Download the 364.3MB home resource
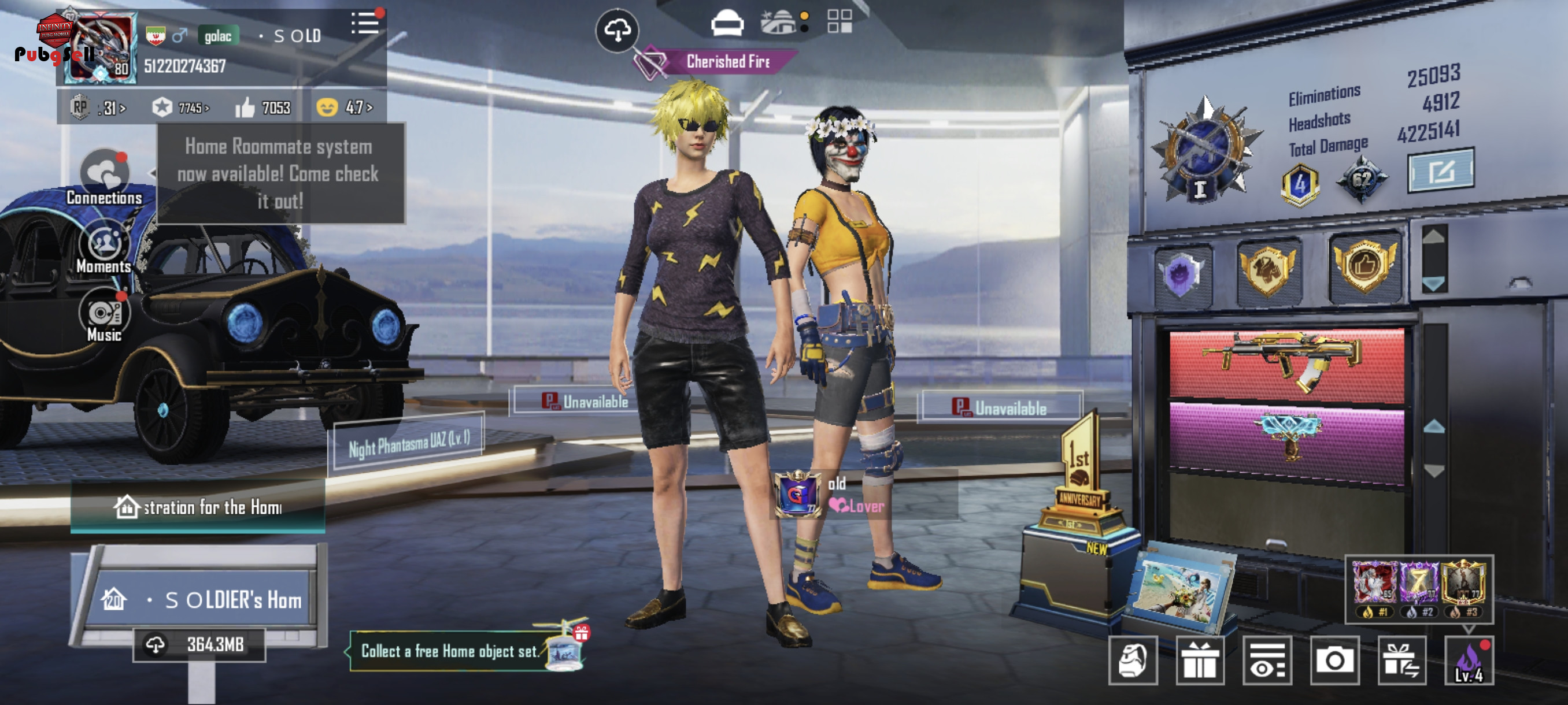Image resolution: width=1568 pixels, height=705 pixels. (x=199, y=645)
